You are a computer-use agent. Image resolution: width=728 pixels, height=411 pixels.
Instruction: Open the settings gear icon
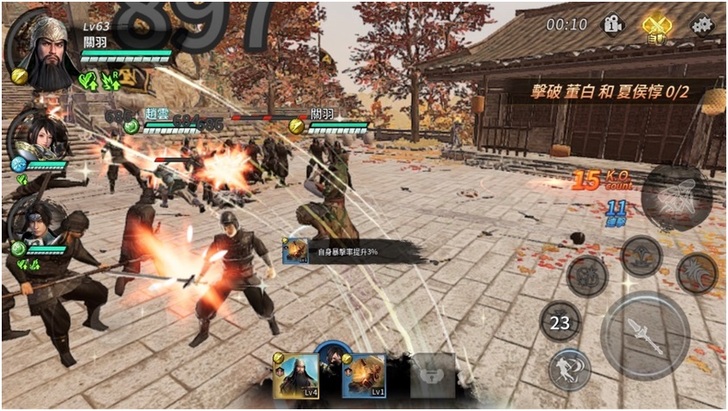703,25
